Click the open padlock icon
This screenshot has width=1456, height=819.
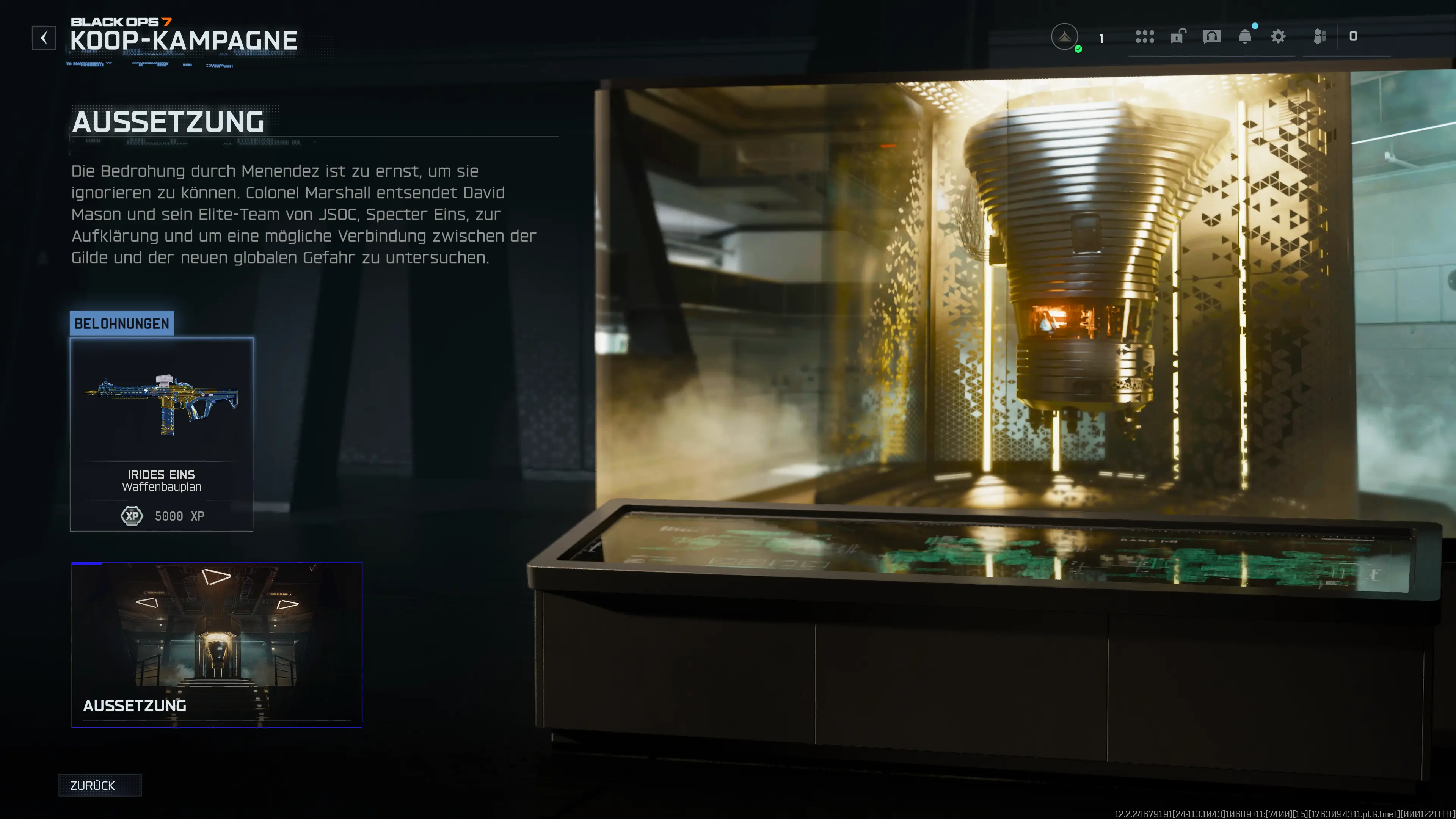[1178, 37]
